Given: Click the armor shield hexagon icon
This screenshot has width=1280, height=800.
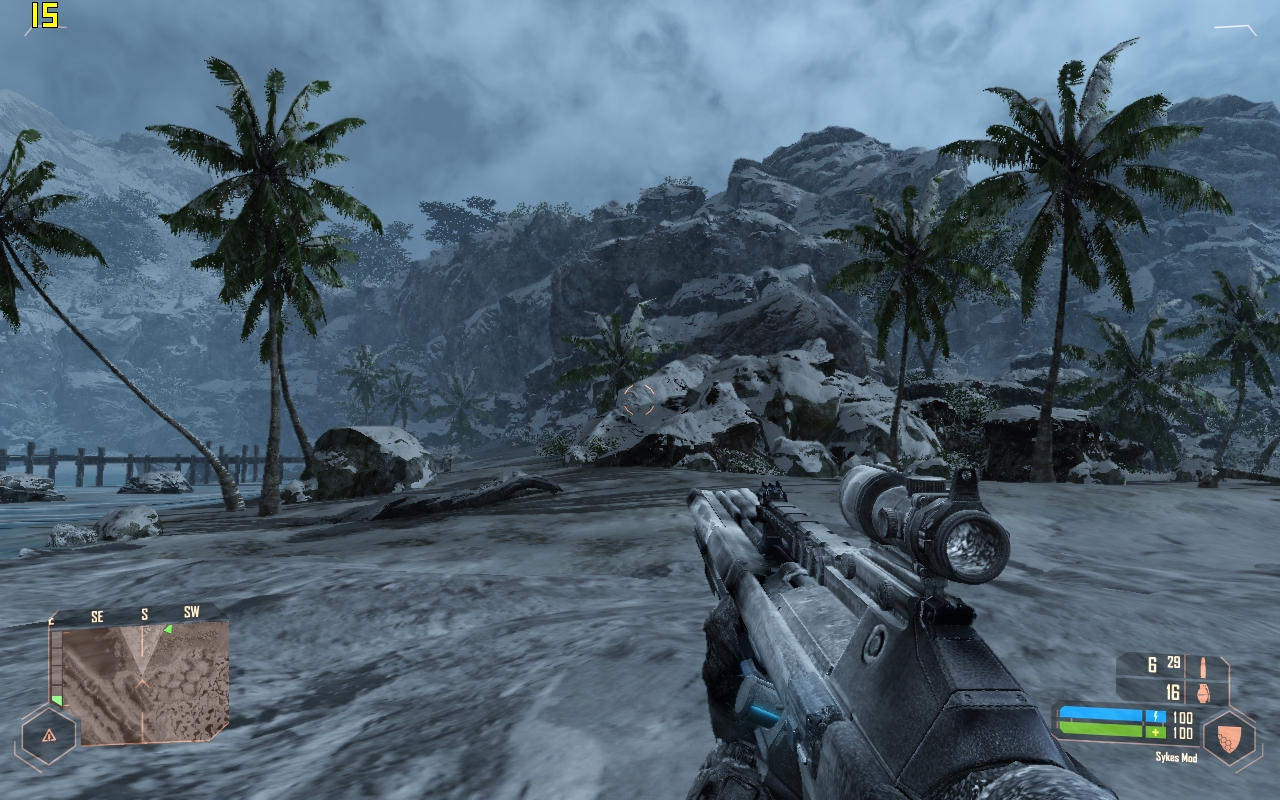Looking at the screenshot, I should 1229,735.
